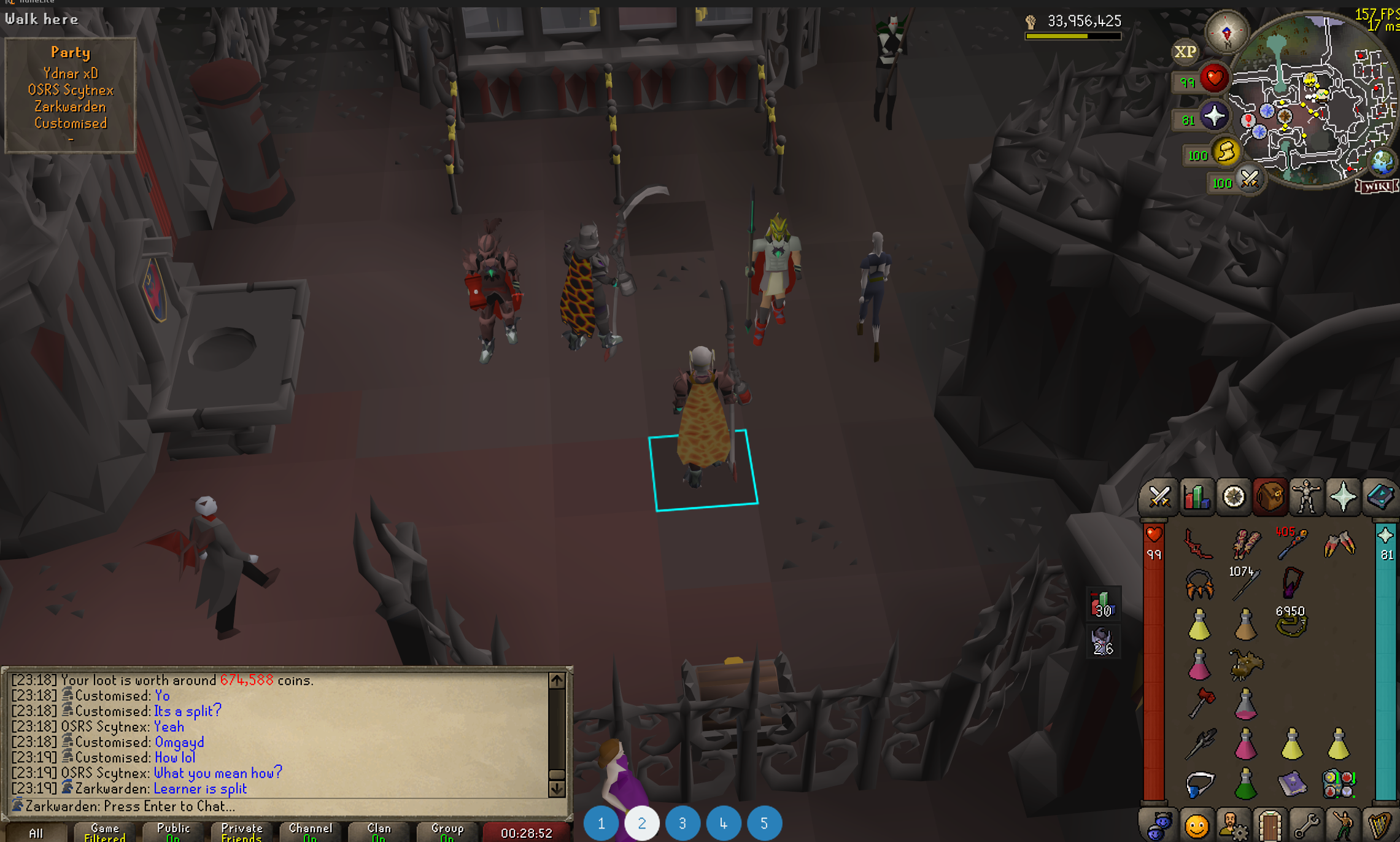1400x842 pixels.
Task: Select the Public chat filter tab
Action: tap(173, 832)
